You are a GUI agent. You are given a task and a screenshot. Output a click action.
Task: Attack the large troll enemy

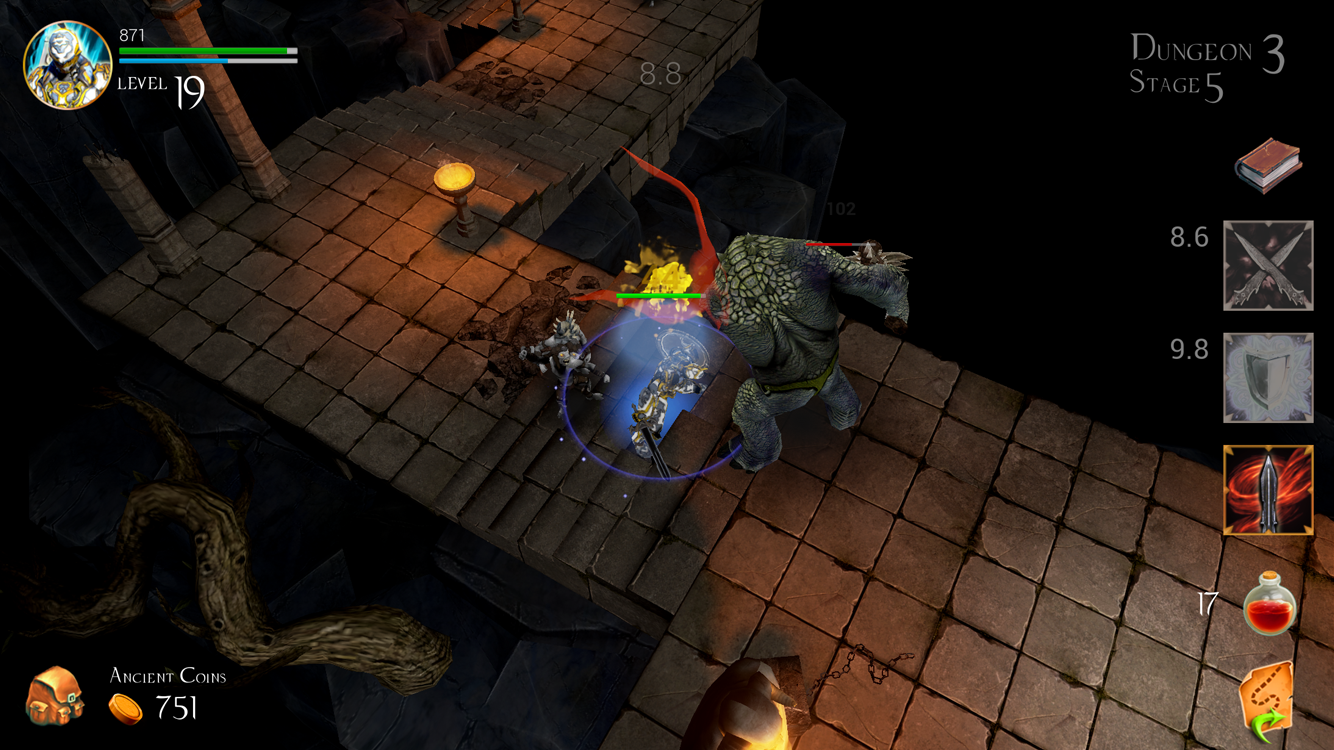790,340
